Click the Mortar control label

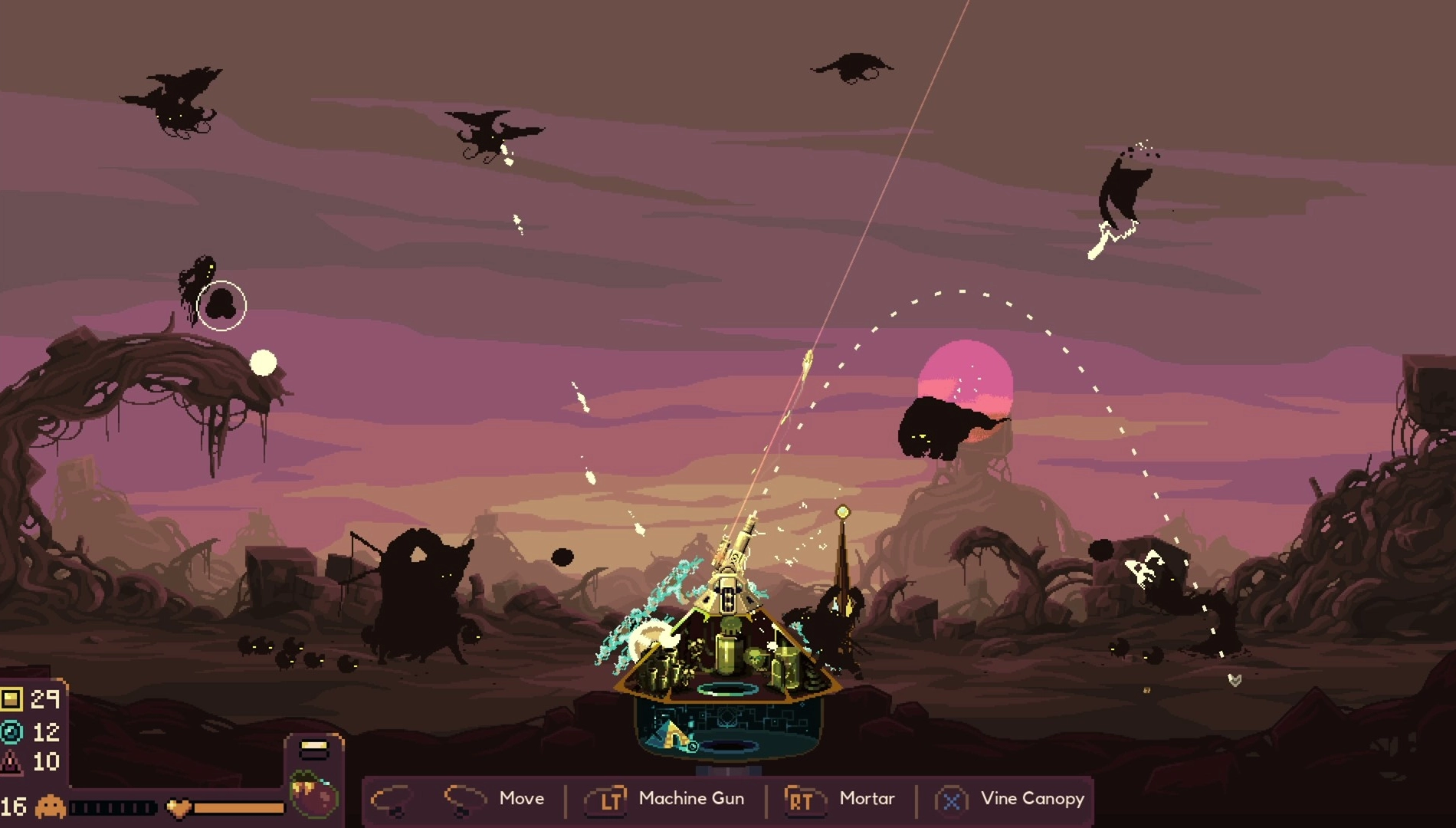tap(867, 798)
